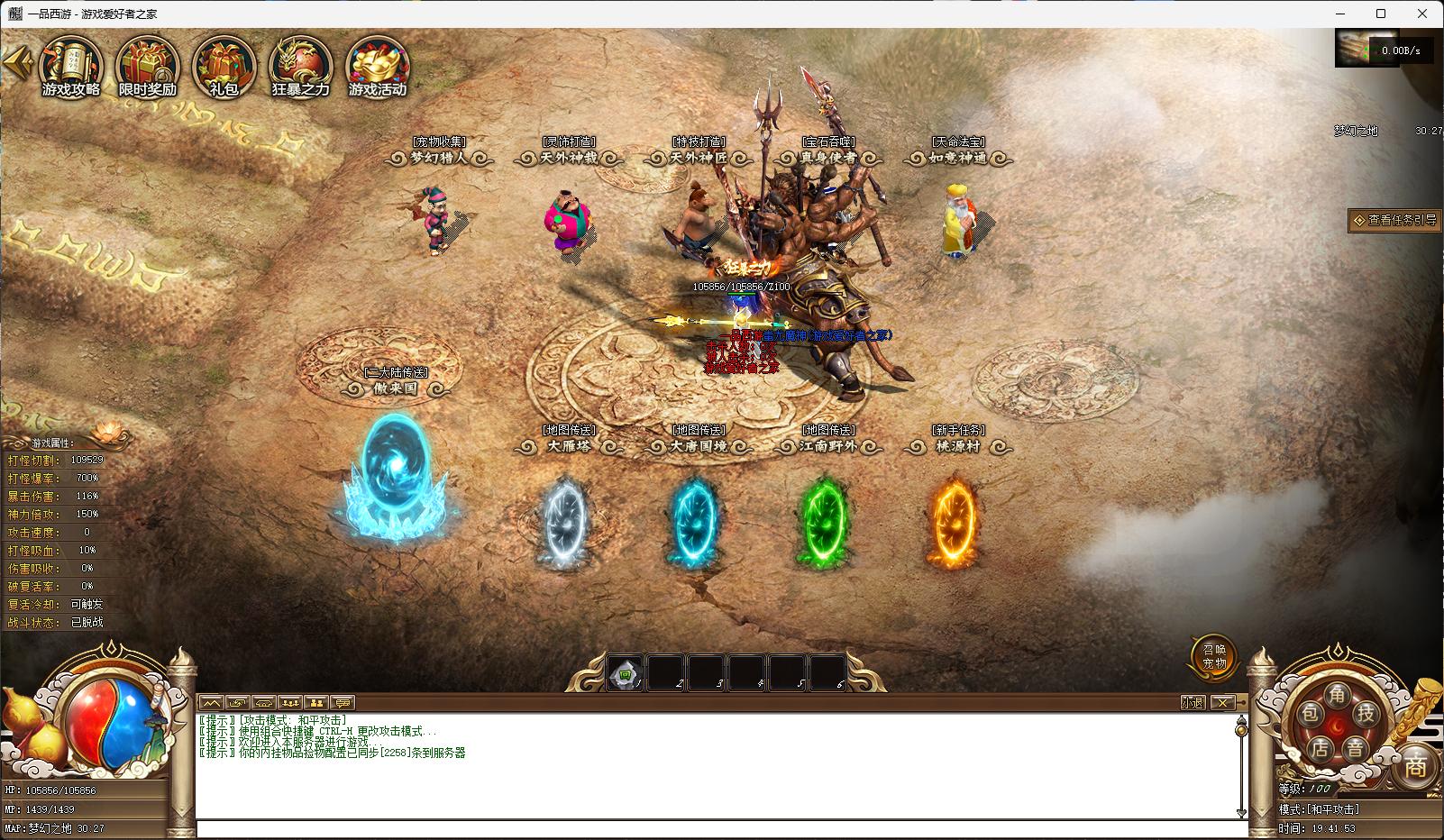The width and height of the screenshot is (1444, 840).
Task: Focus the chat text input field
Action: tap(717, 829)
